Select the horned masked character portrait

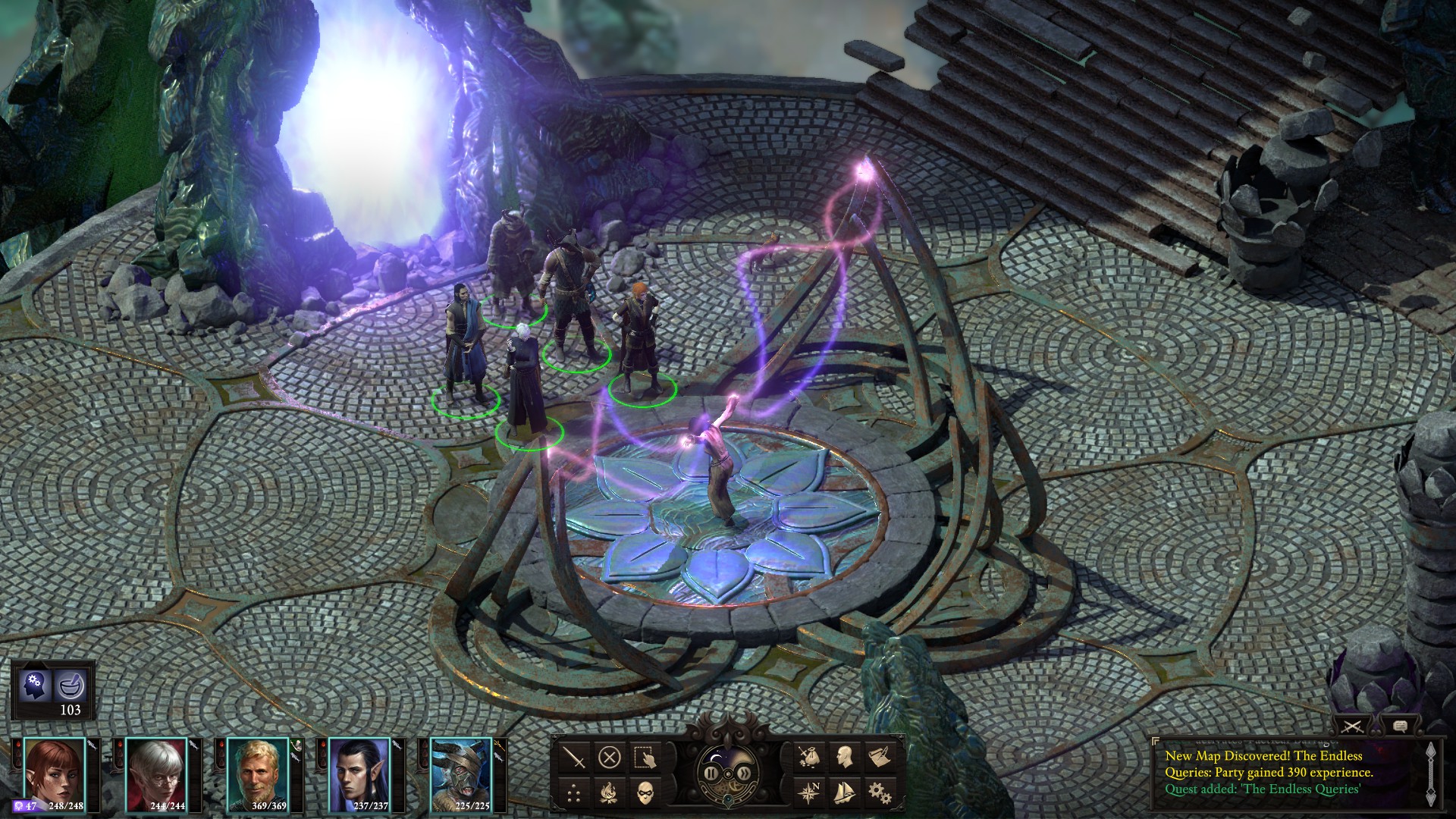pos(461,772)
